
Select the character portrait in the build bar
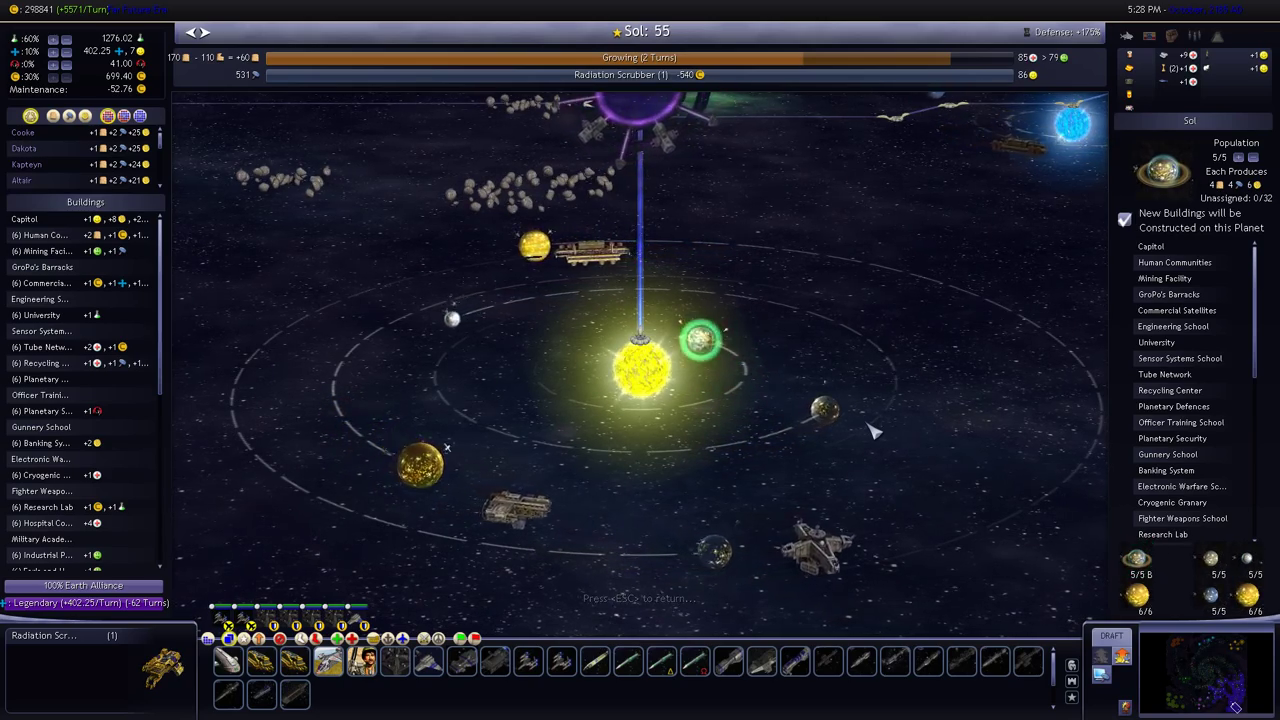(x=361, y=662)
